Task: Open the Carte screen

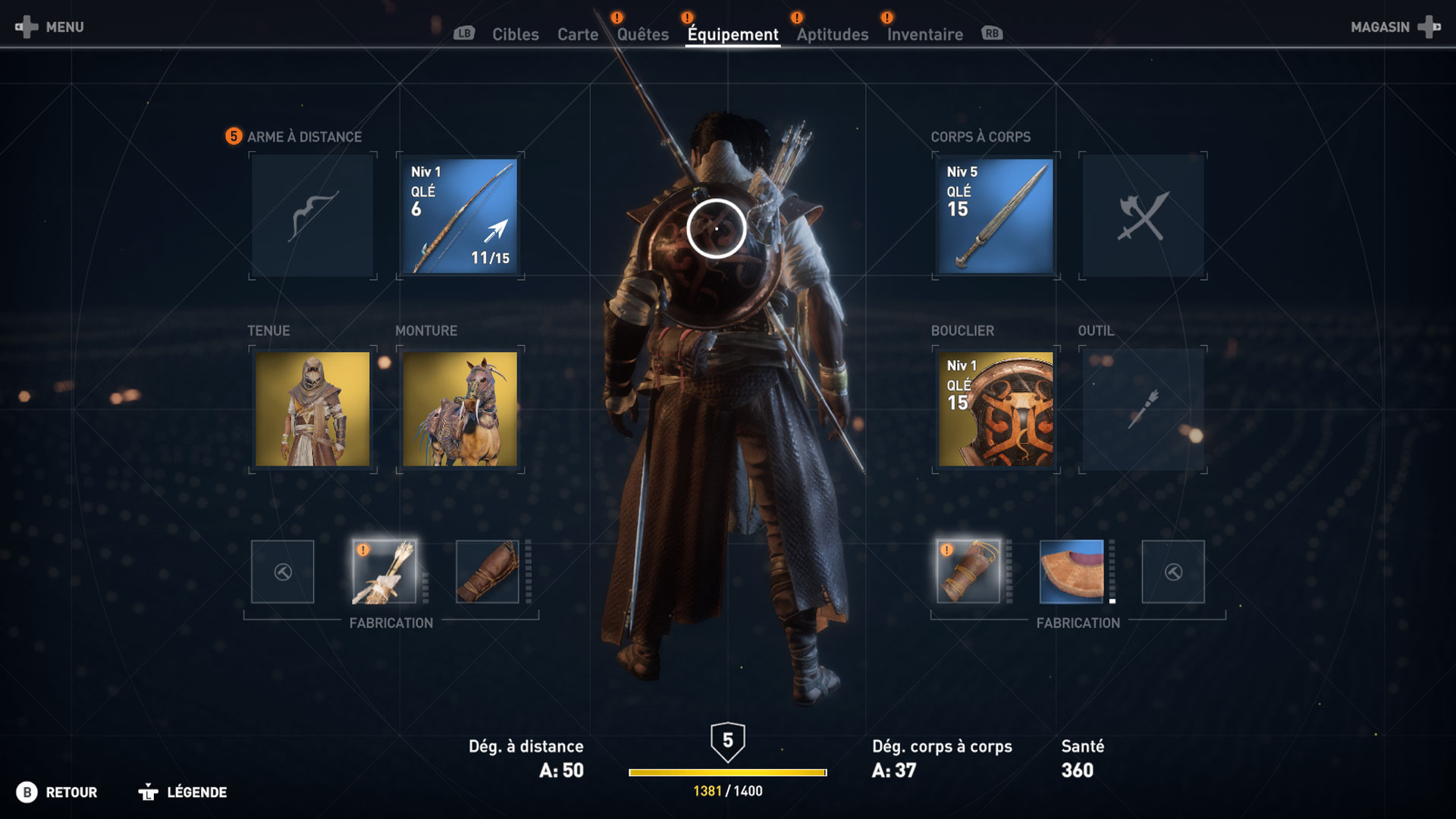Action: [578, 34]
